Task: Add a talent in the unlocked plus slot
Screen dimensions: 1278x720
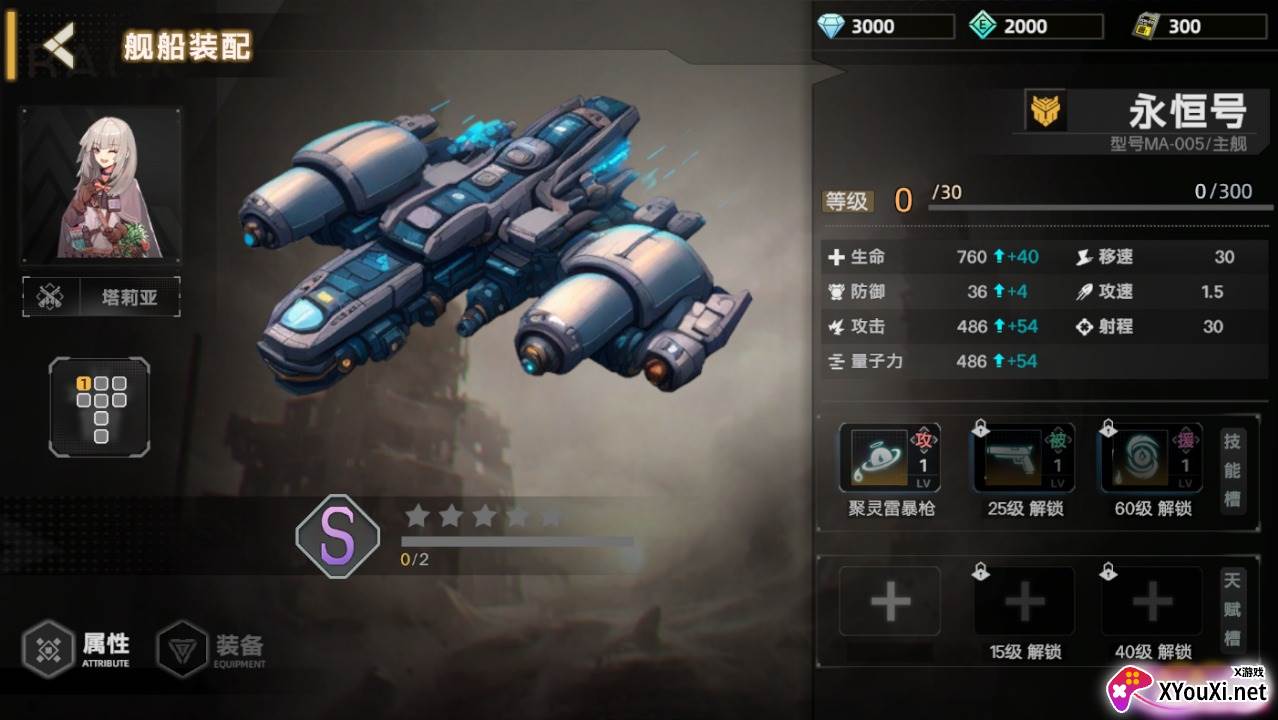Action: click(890, 602)
